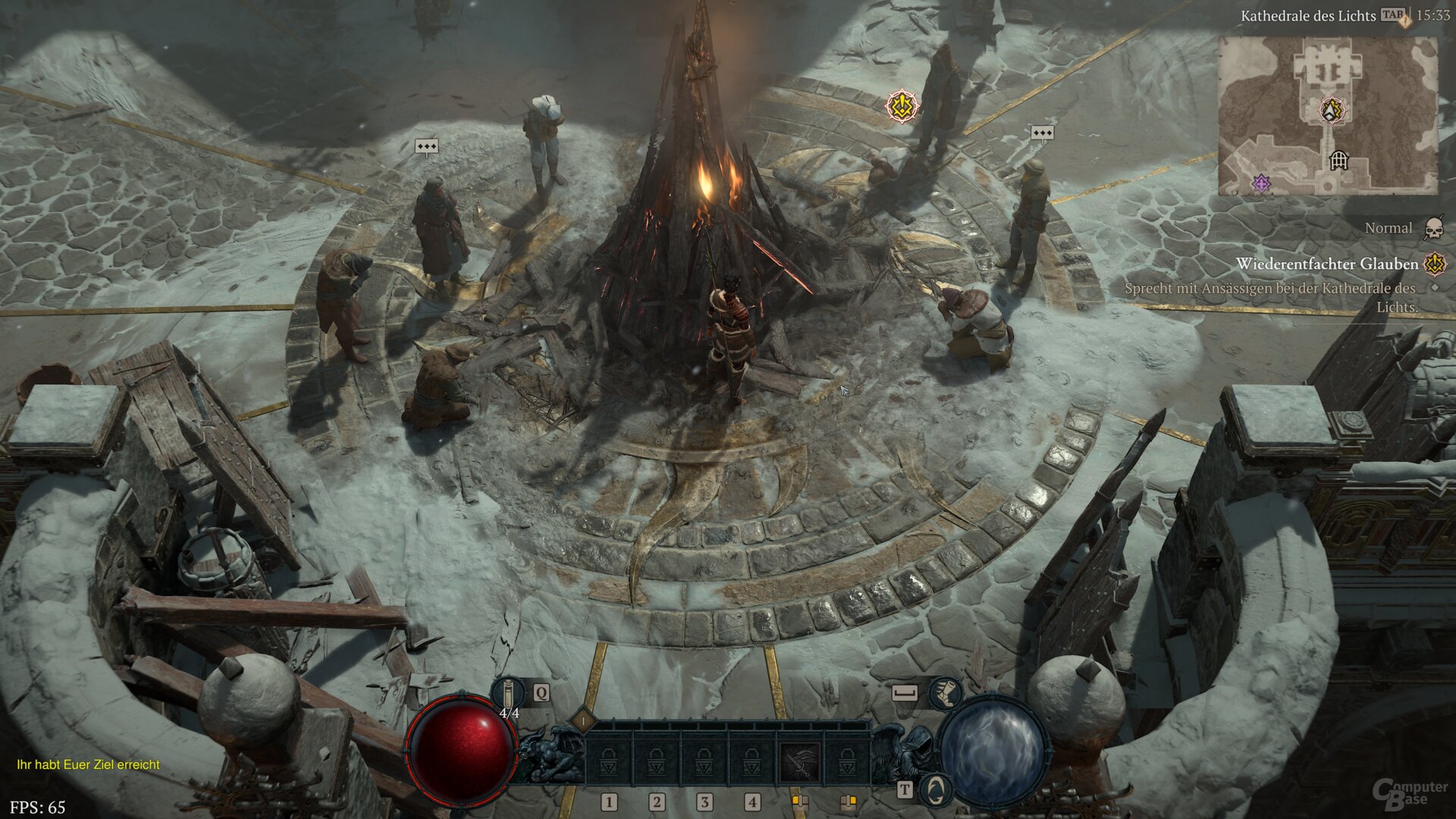The height and width of the screenshot is (819, 1456).
Task: Click the Kathedrale des Lichts zone title
Action: pyautogui.click(x=1309, y=15)
